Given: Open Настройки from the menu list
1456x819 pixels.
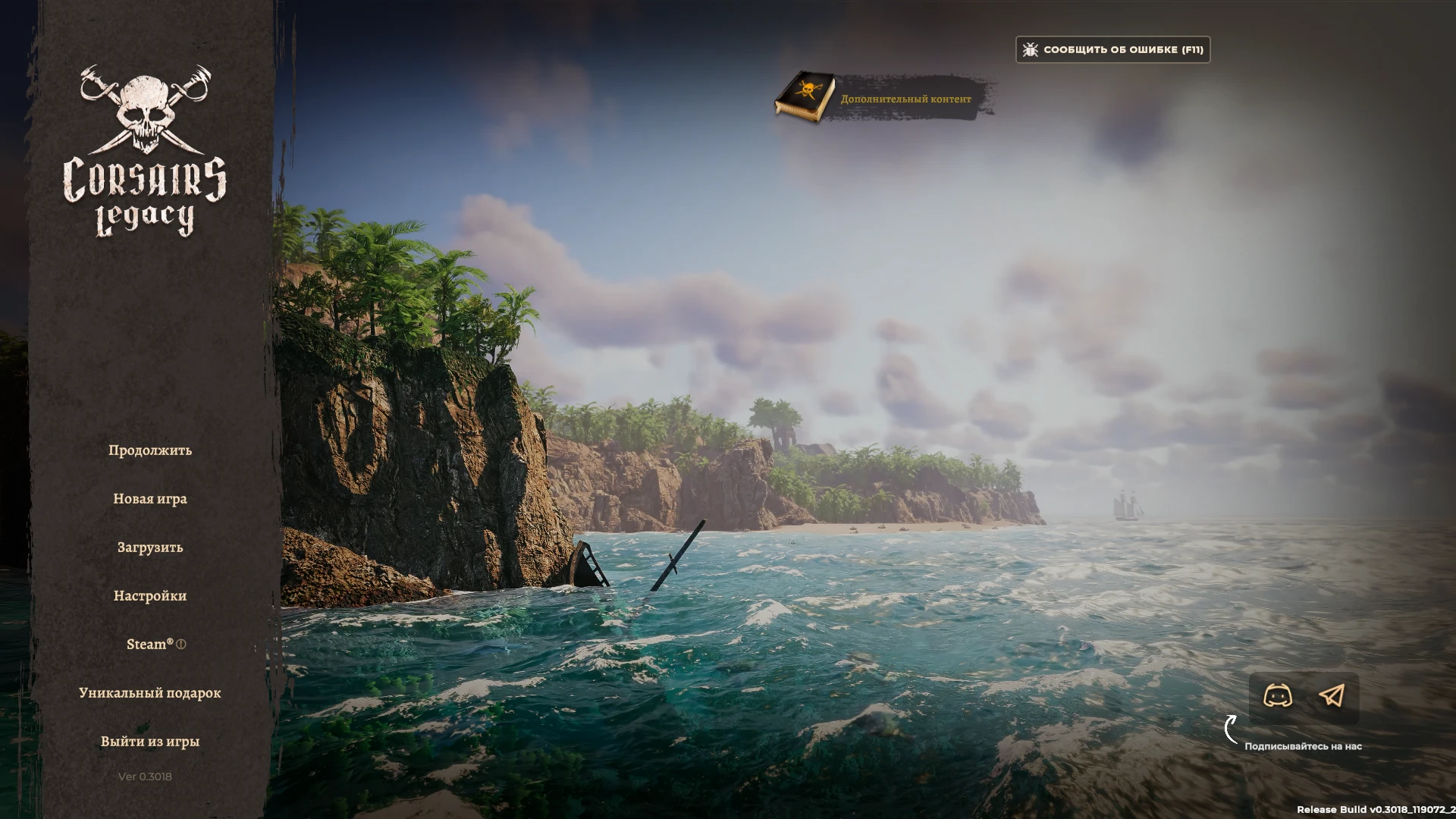Looking at the screenshot, I should [151, 596].
